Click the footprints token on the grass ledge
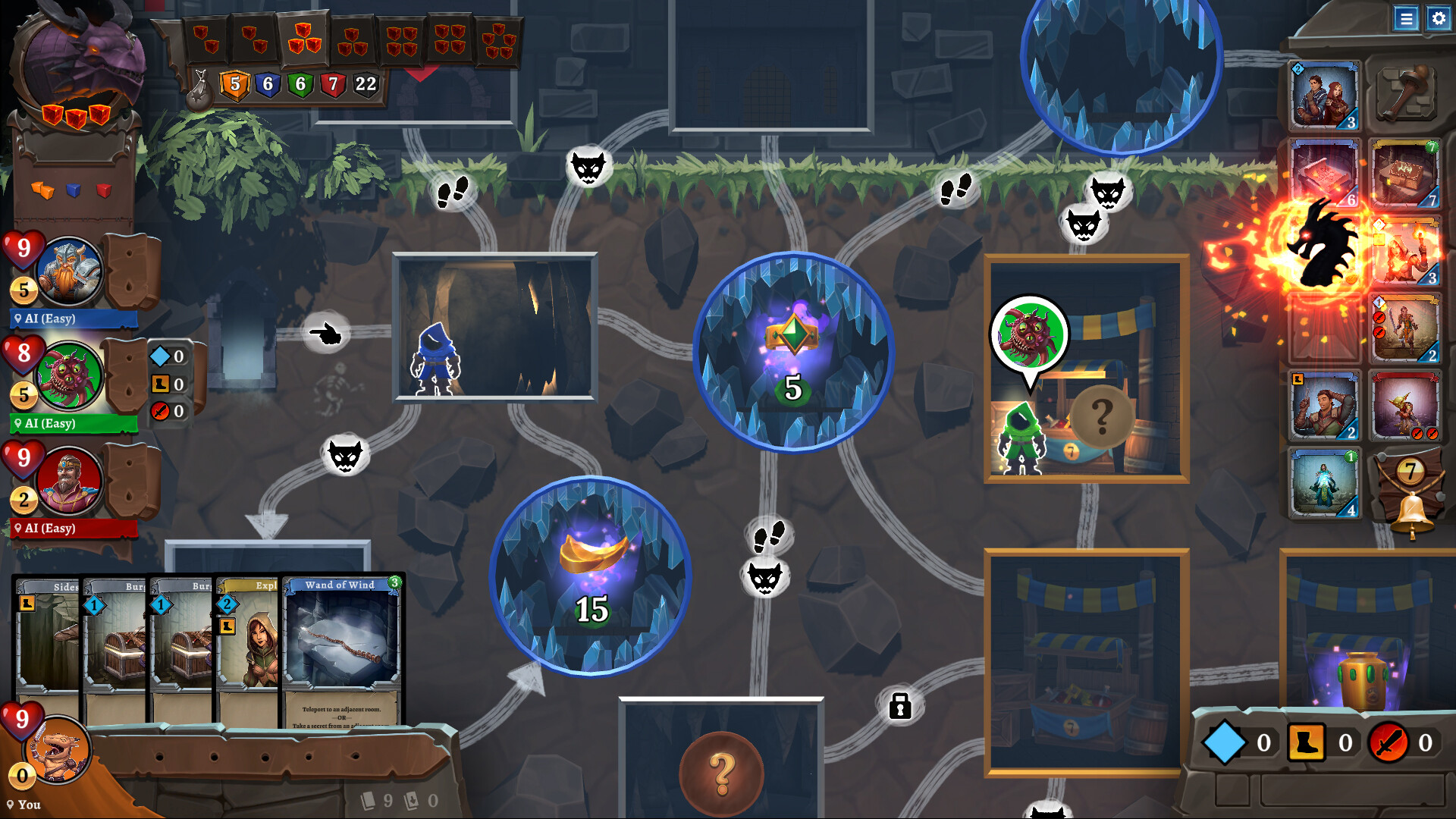Viewport: 1456px width, 819px height. point(452,190)
